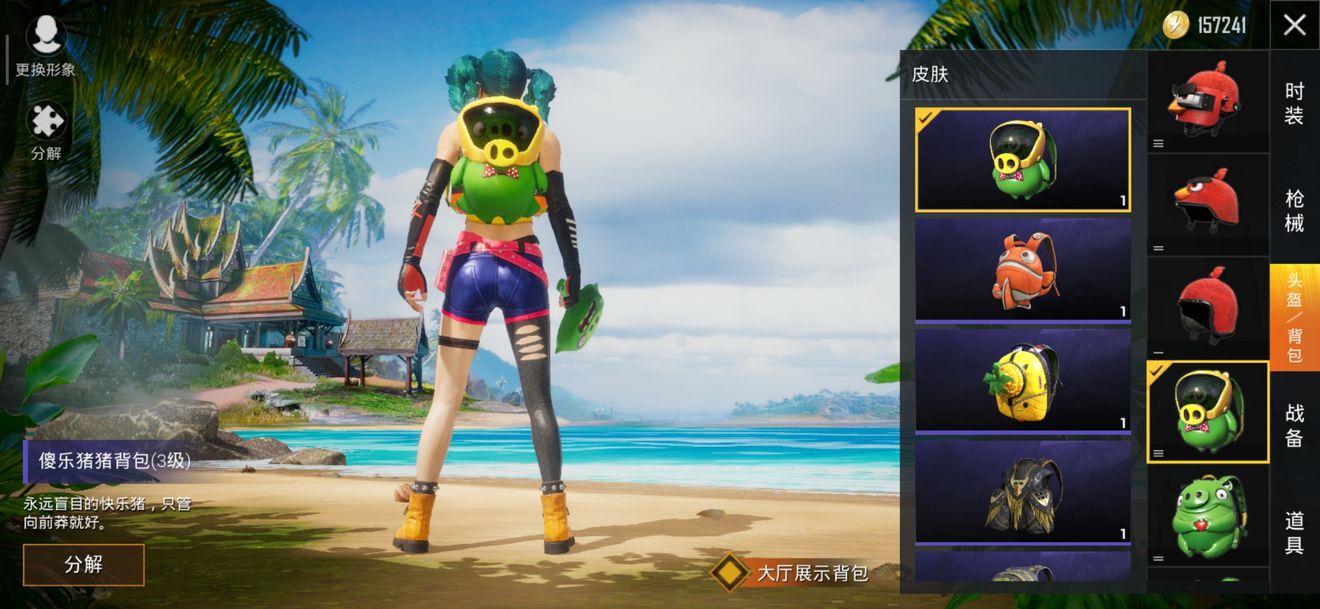1320x609 pixels.
Task: Select the black and gold armored backpack skin
Action: coord(1023,491)
